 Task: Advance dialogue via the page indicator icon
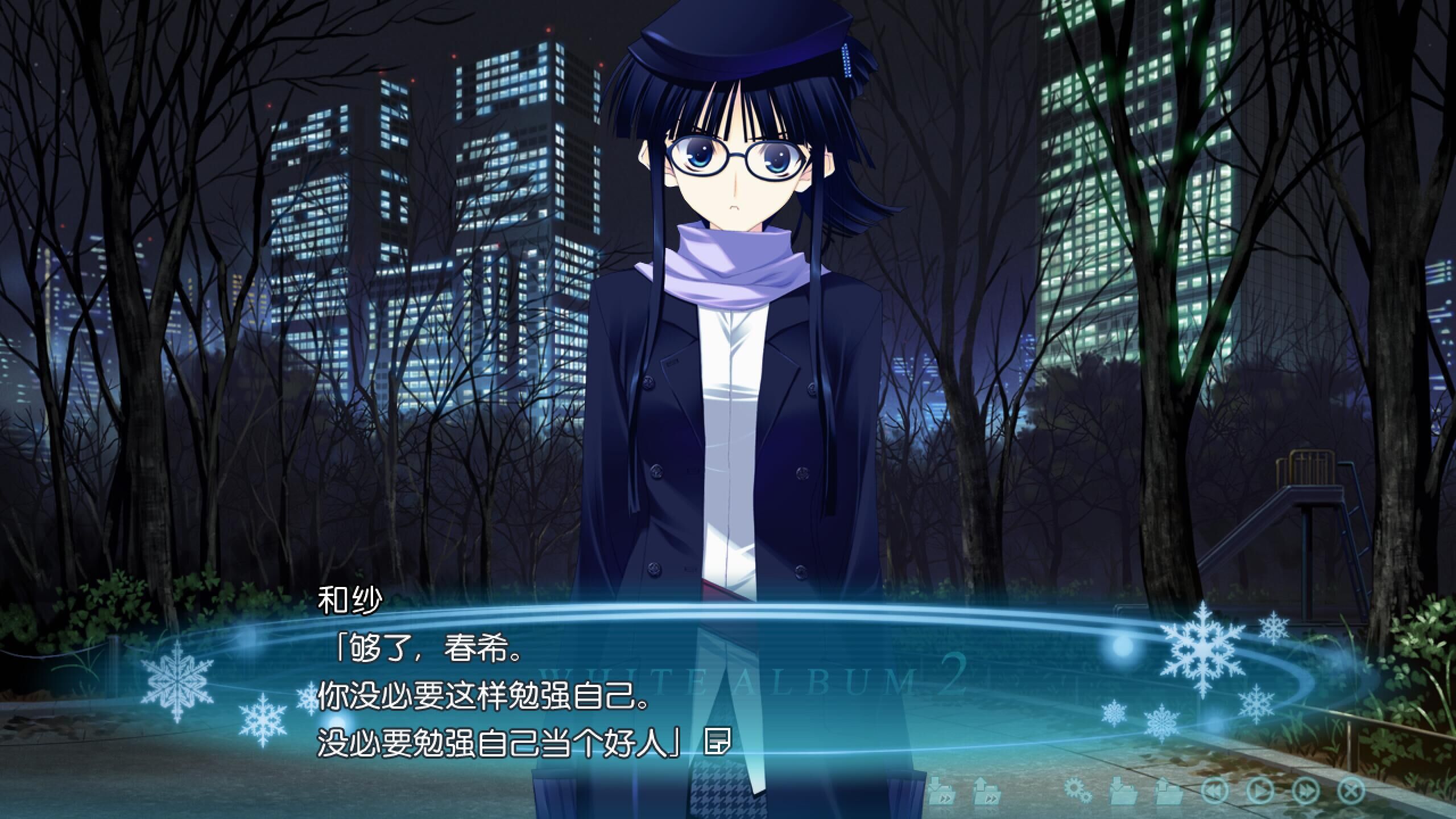(x=717, y=742)
